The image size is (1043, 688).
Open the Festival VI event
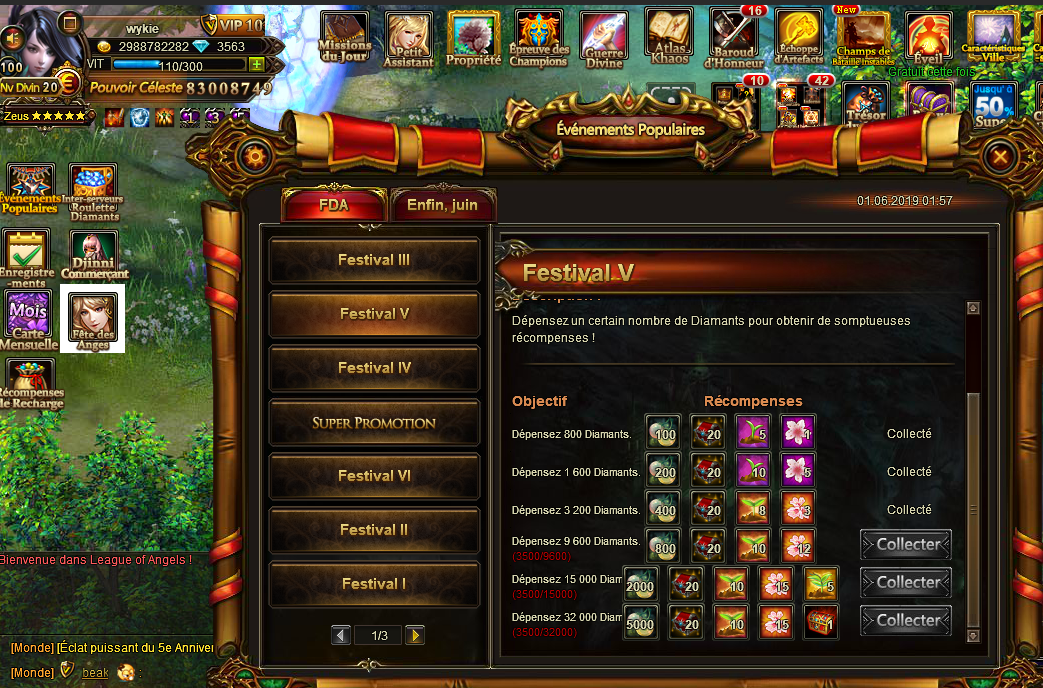point(374,476)
